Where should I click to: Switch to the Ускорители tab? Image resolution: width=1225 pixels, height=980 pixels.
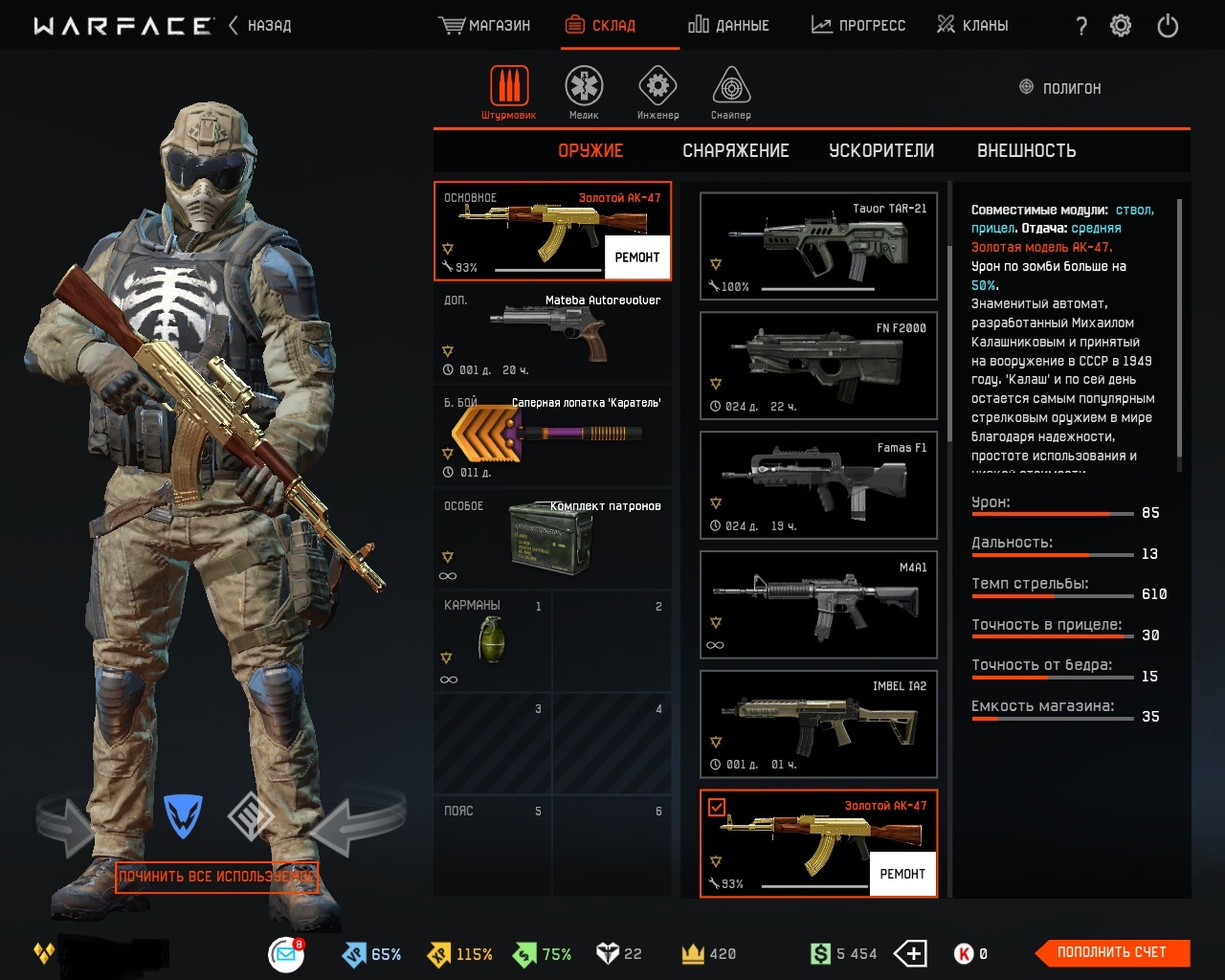pyautogui.click(x=881, y=151)
